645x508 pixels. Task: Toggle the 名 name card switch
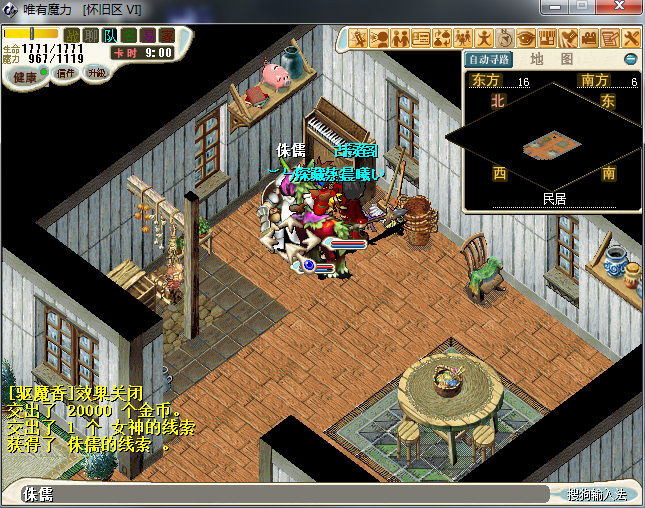click(128, 36)
